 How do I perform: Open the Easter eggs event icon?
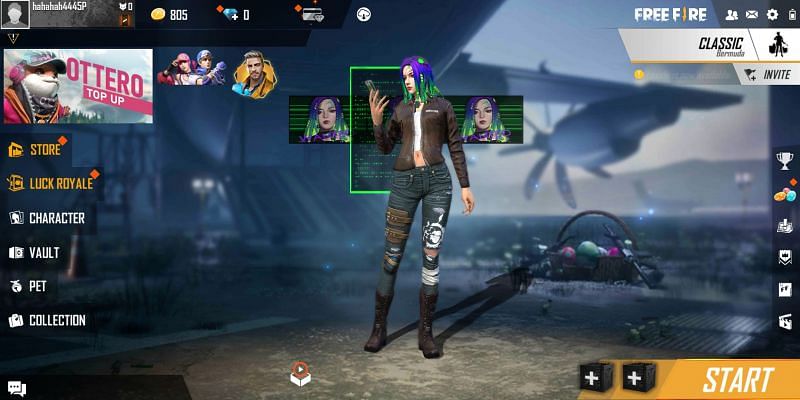[x=785, y=194]
